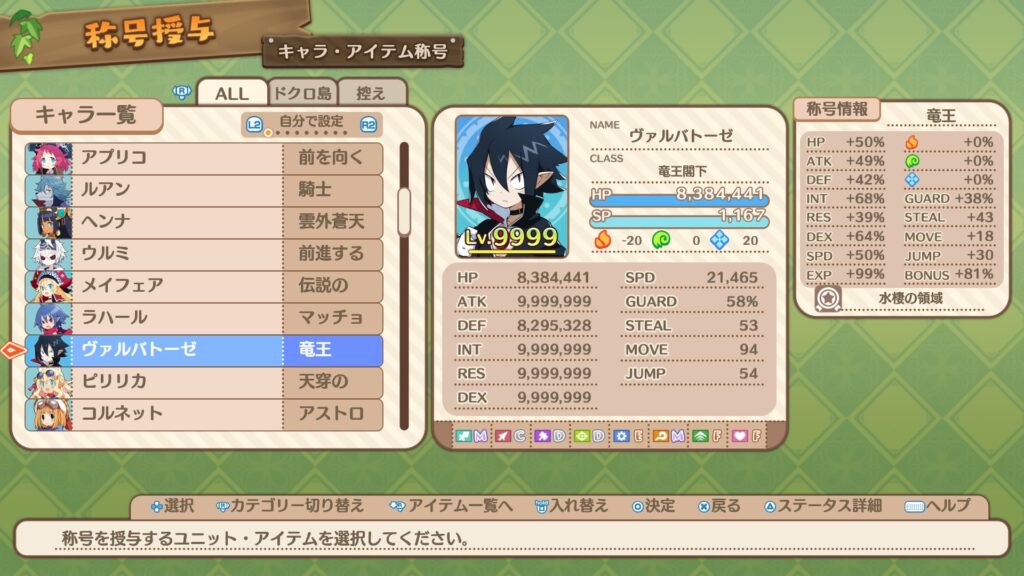Select the 水楼の領域 title entry
This screenshot has height=576, width=1024.
(912, 298)
